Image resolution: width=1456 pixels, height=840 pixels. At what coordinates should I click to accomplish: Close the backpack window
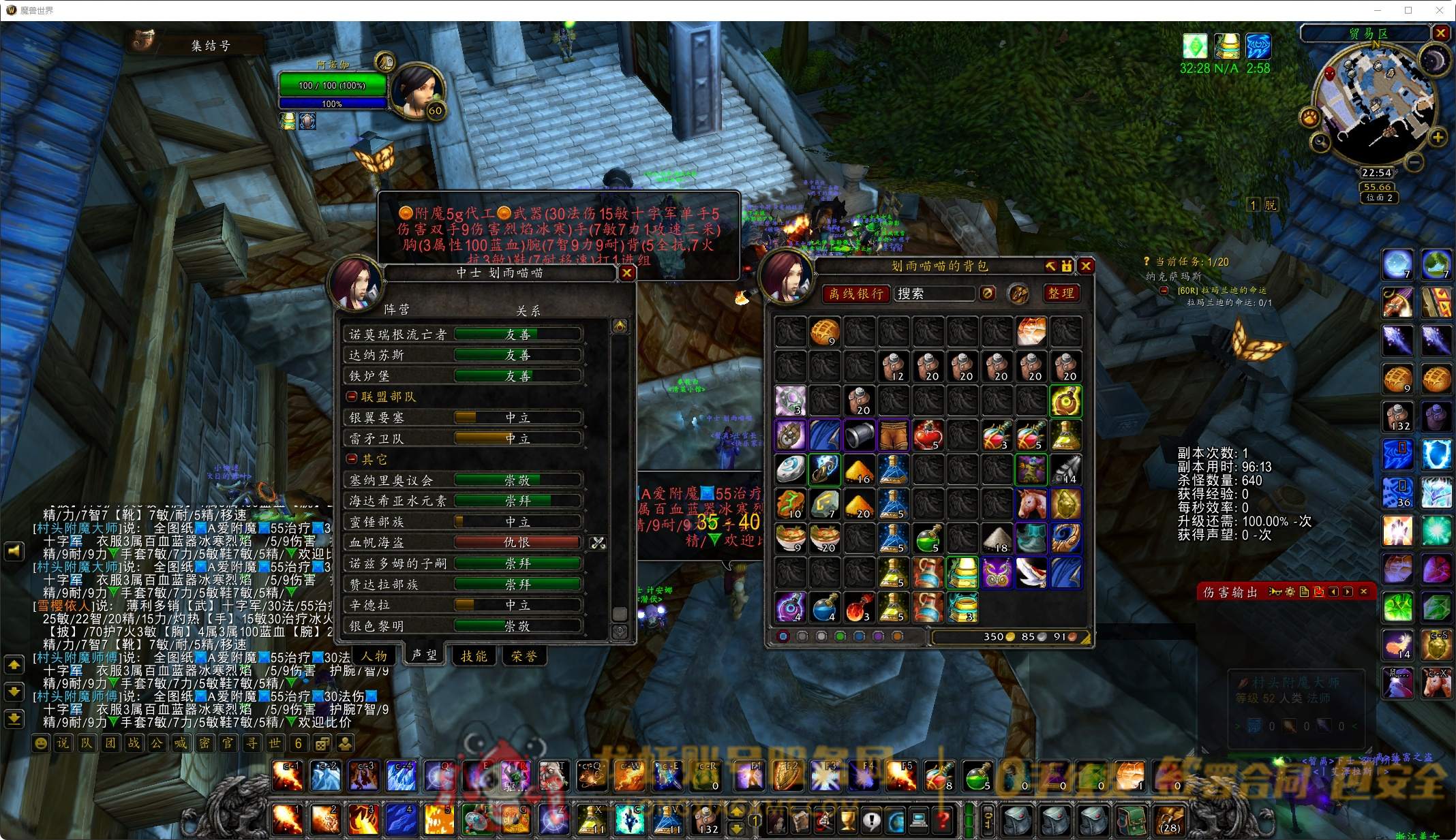pyautogui.click(x=1087, y=266)
